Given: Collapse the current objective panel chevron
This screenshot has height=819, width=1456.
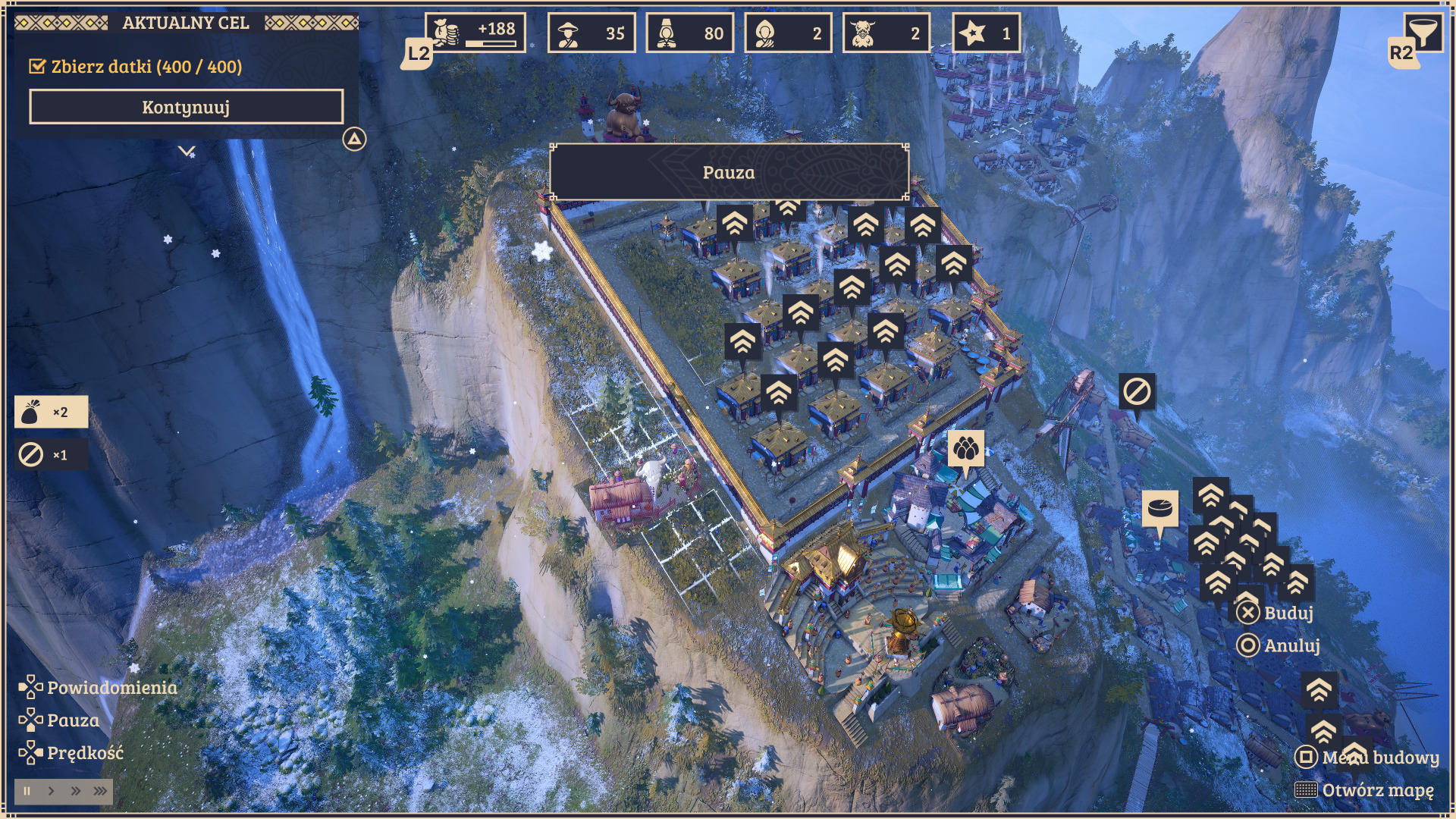Looking at the screenshot, I should pyautogui.click(x=187, y=151).
